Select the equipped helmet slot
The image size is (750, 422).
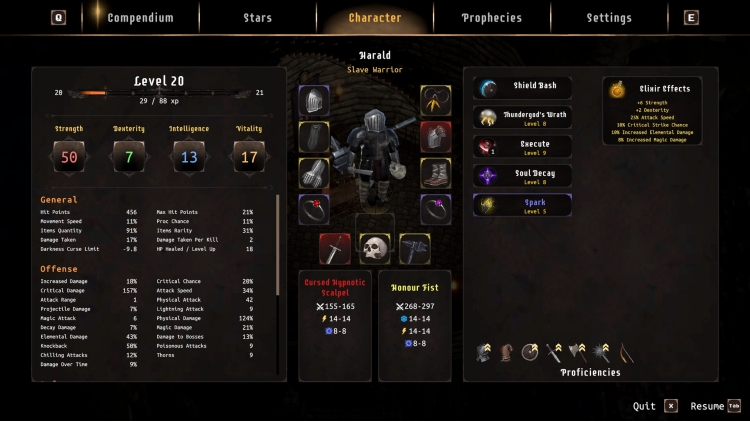314,100
